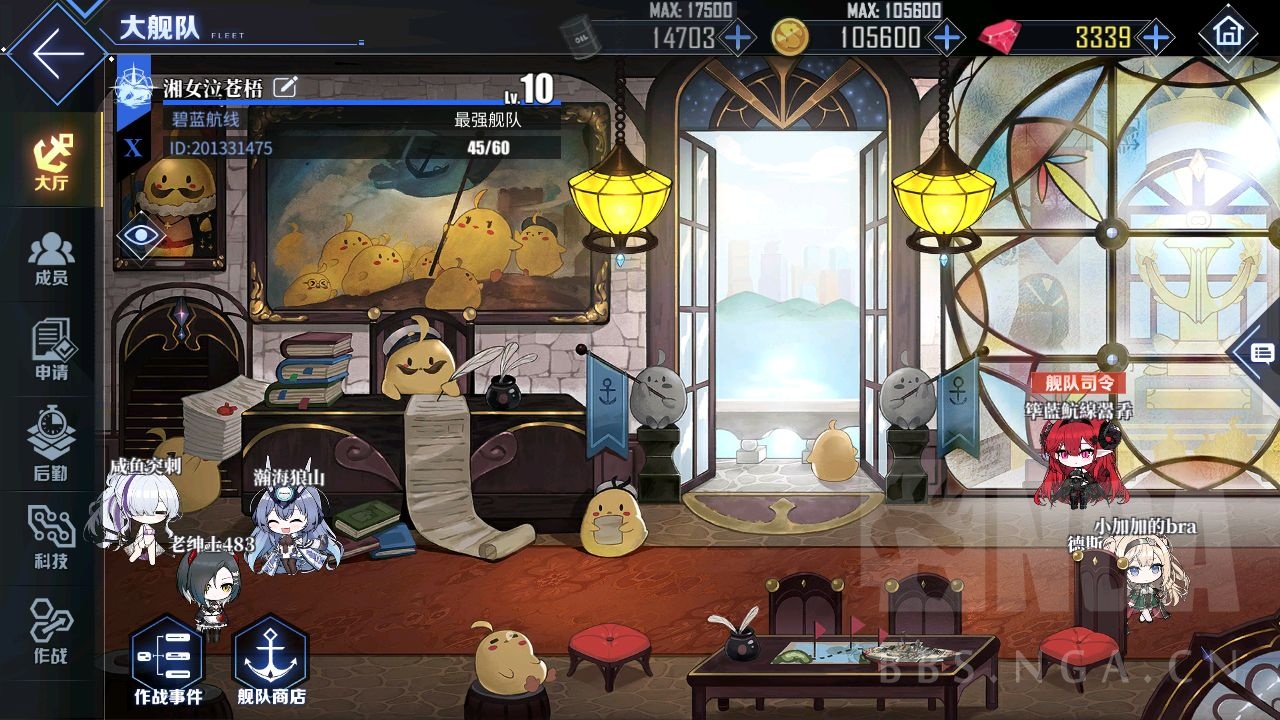
Task: Edit the fleet name with the pencil icon
Action: click(x=285, y=87)
